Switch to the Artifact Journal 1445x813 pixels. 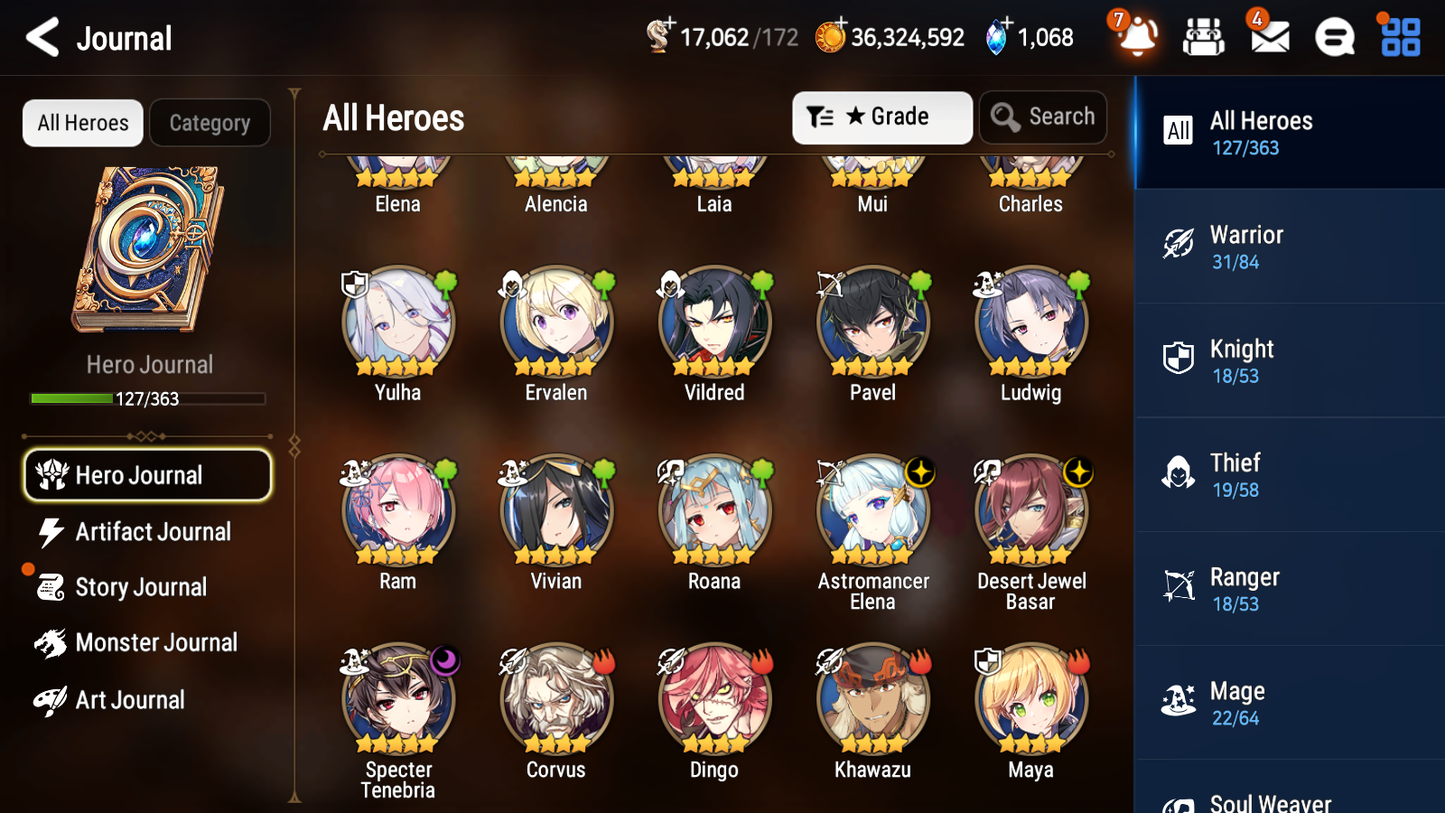pos(153,532)
